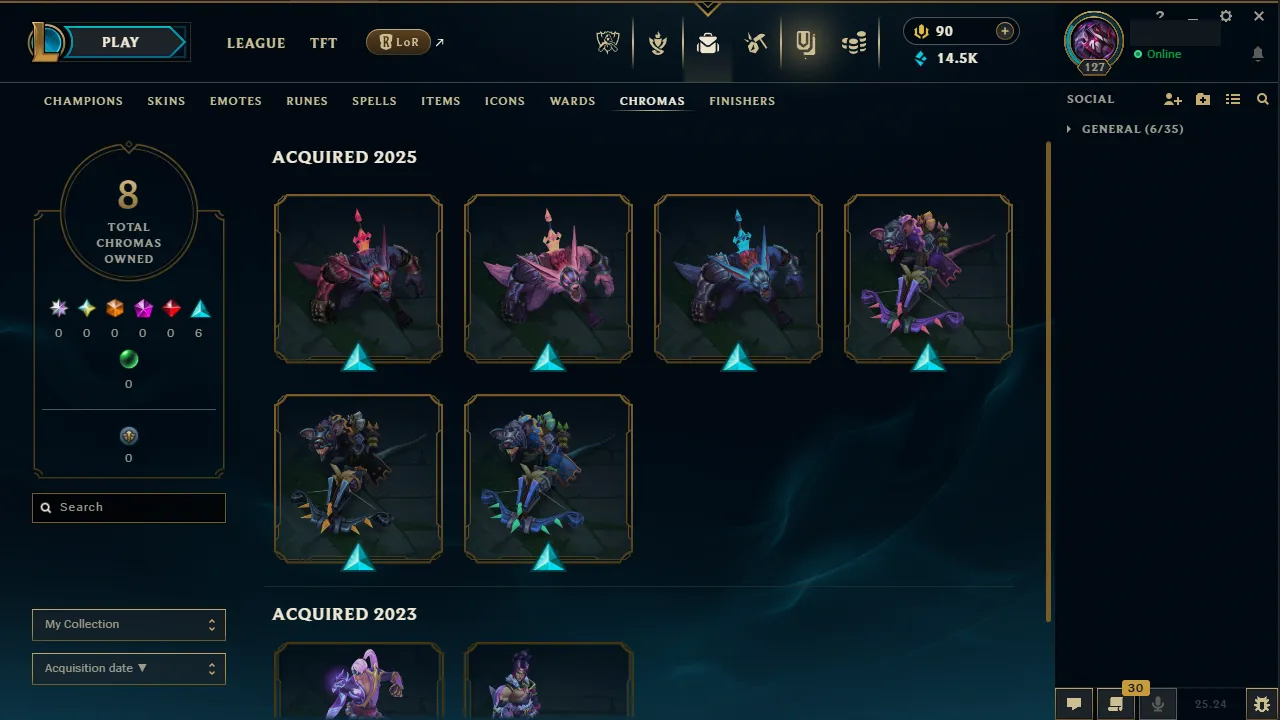This screenshot has width=1280, height=720.
Task: Click the roster list options icon
Action: click(1233, 99)
